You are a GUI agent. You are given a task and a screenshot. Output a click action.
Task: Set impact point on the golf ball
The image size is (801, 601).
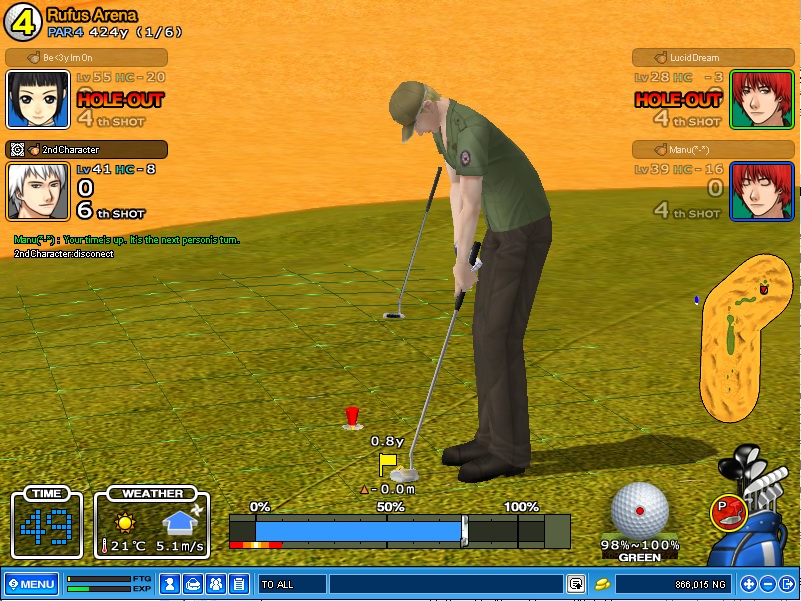[x=640, y=510]
